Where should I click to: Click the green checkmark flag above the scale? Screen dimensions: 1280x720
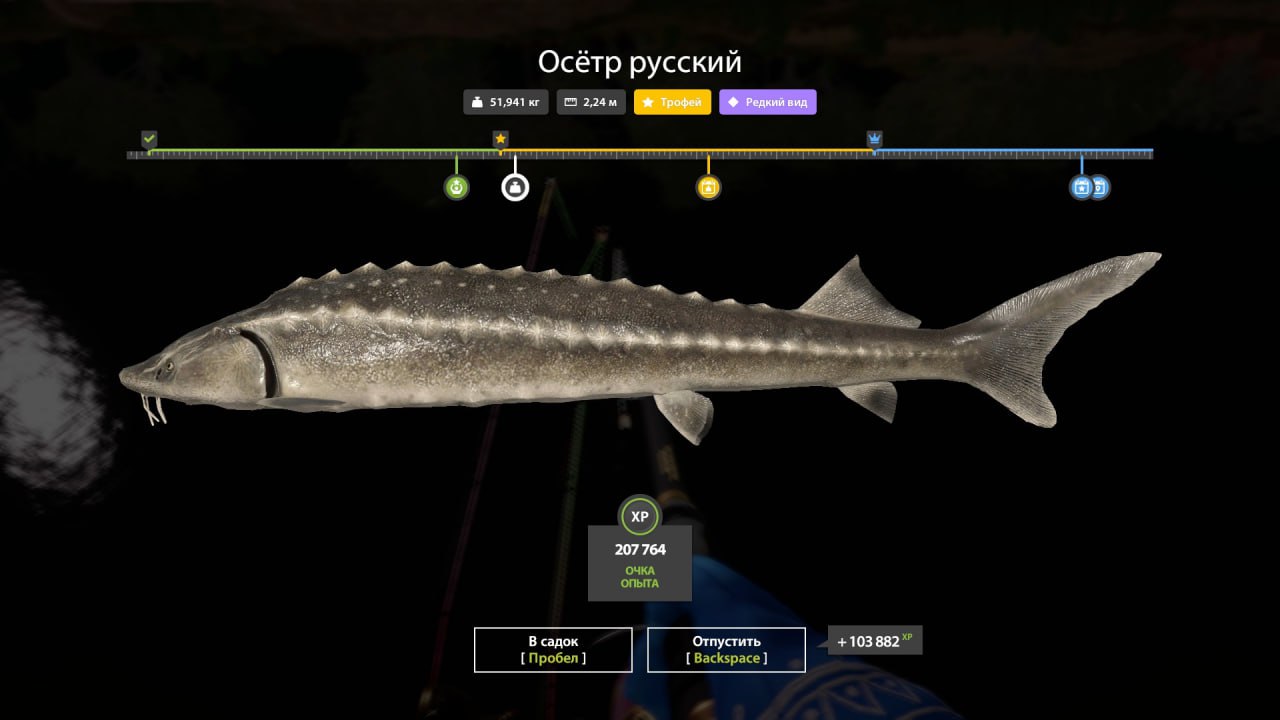click(x=149, y=139)
